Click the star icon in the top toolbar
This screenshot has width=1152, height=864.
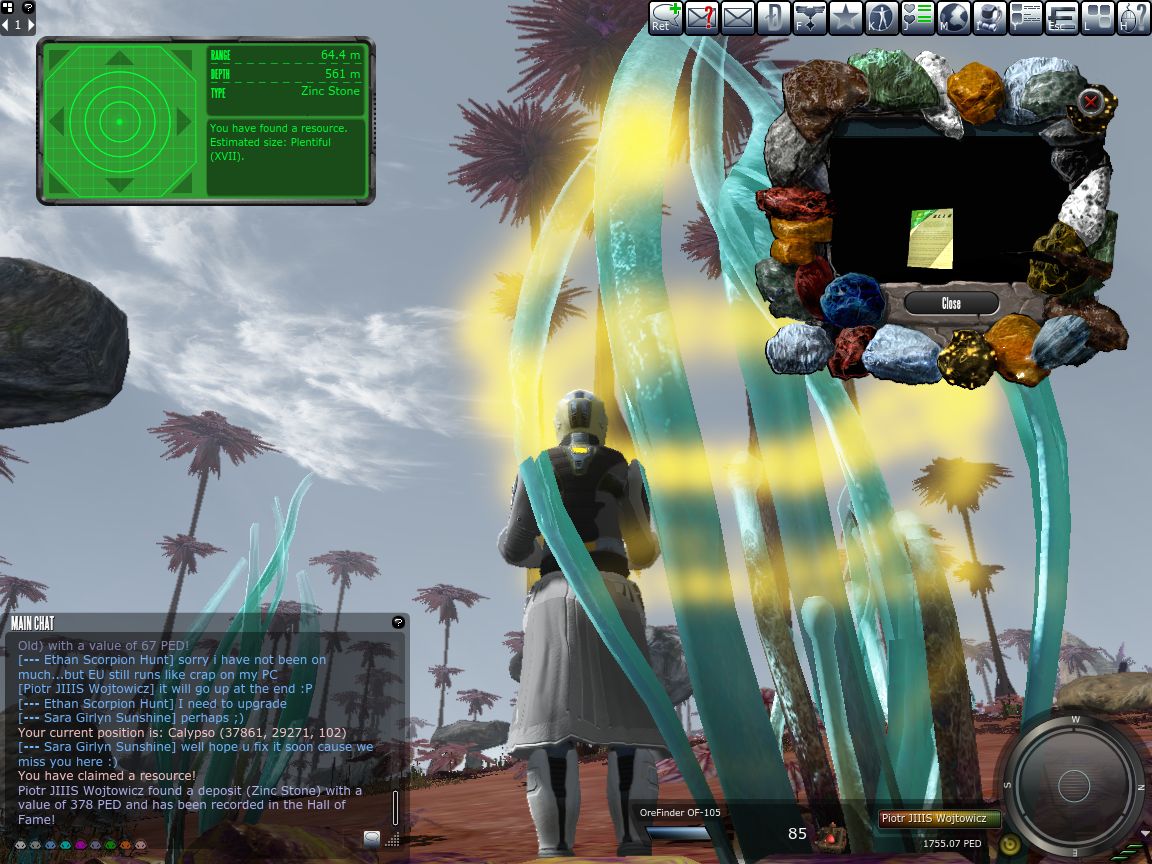(846, 17)
